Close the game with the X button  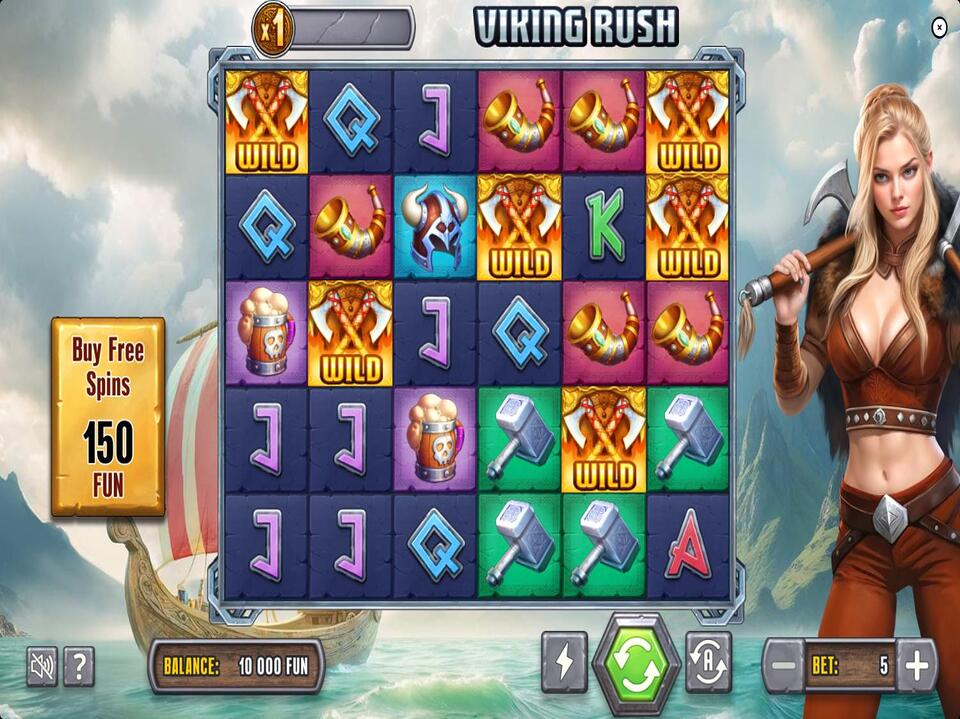[939, 28]
